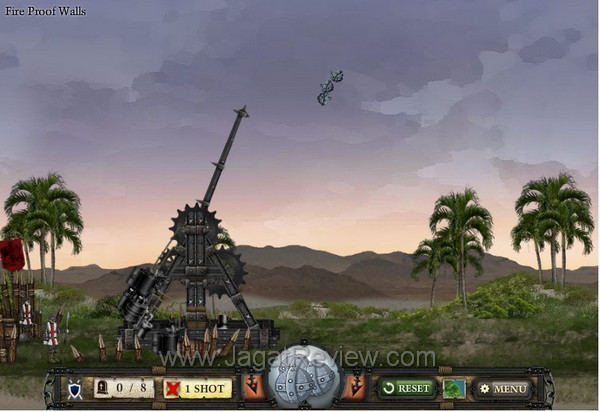The height and width of the screenshot is (412, 600).
Task: Click the arrow button right of the ammo ball
Action: [355, 387]
